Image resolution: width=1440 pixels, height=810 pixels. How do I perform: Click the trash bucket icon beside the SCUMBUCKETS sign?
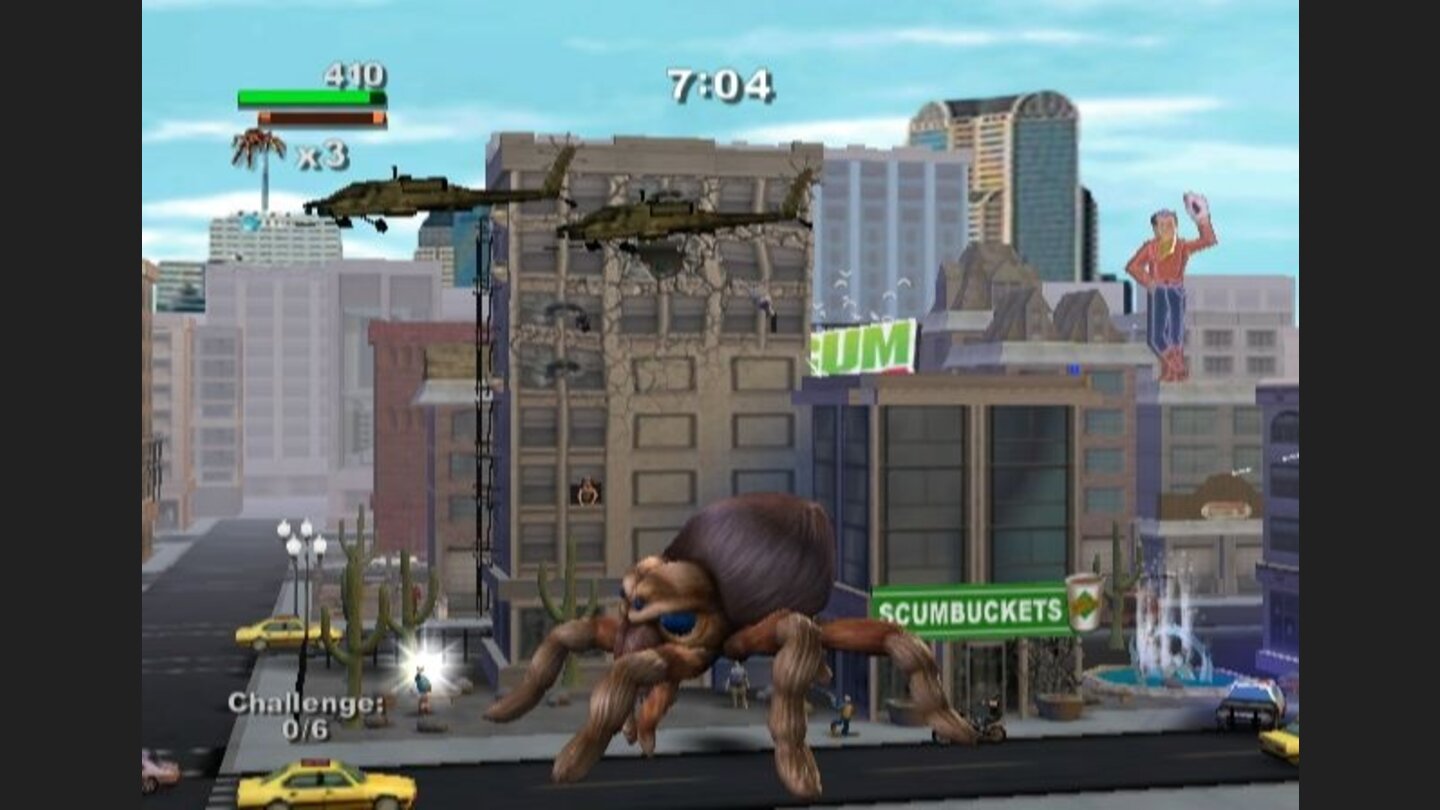pyautogui.click(x=1080, y=603)
